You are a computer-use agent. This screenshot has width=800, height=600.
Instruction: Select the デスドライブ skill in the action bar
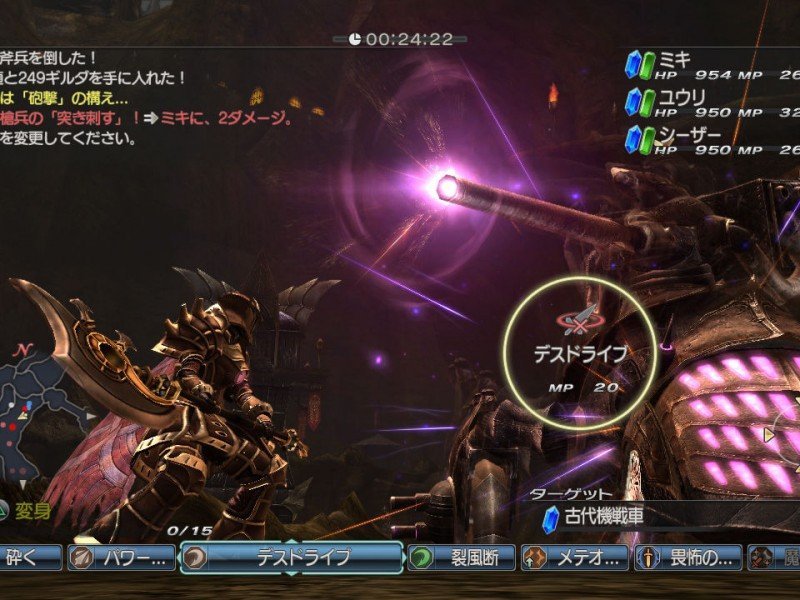(292, 558)
